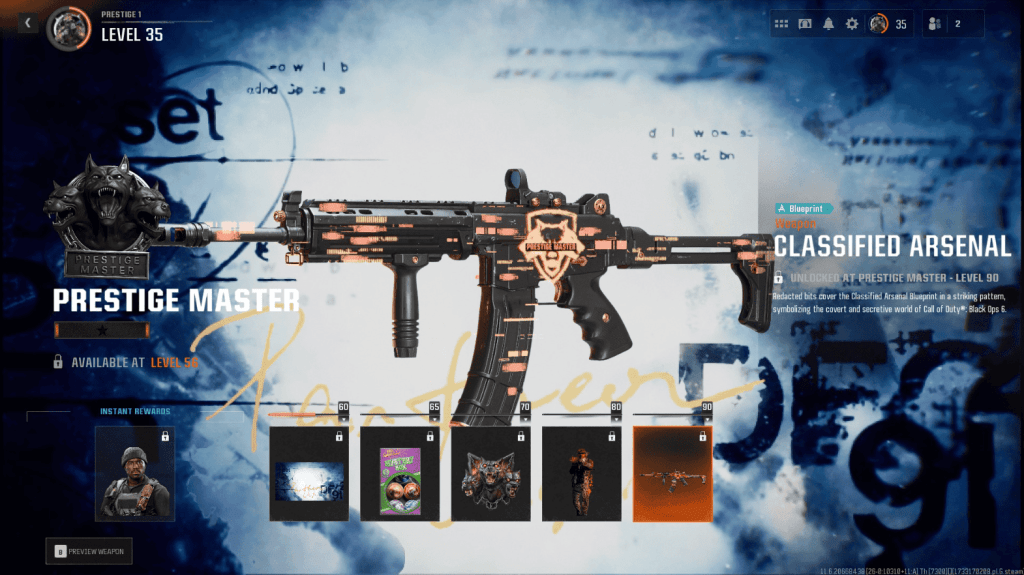Open the grid menu icon
1024x575 pixels.
pyautogui.click(x=782, y=24)
